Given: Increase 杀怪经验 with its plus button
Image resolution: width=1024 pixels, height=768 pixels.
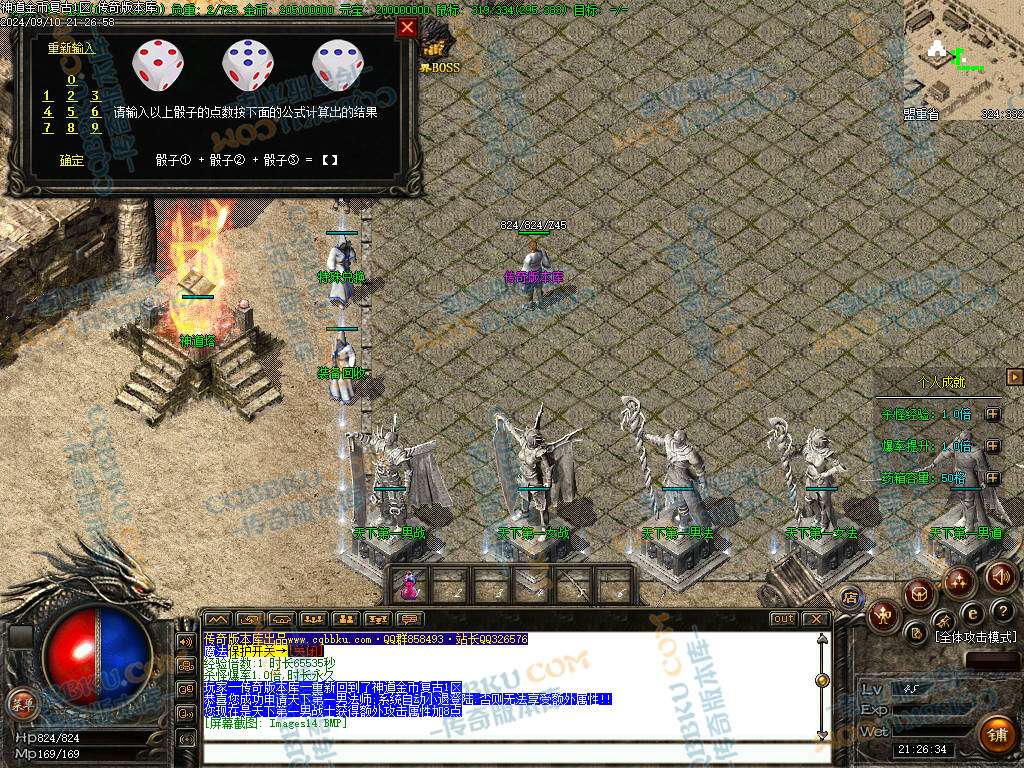Looking at the screenshot, I should [992, 414].
